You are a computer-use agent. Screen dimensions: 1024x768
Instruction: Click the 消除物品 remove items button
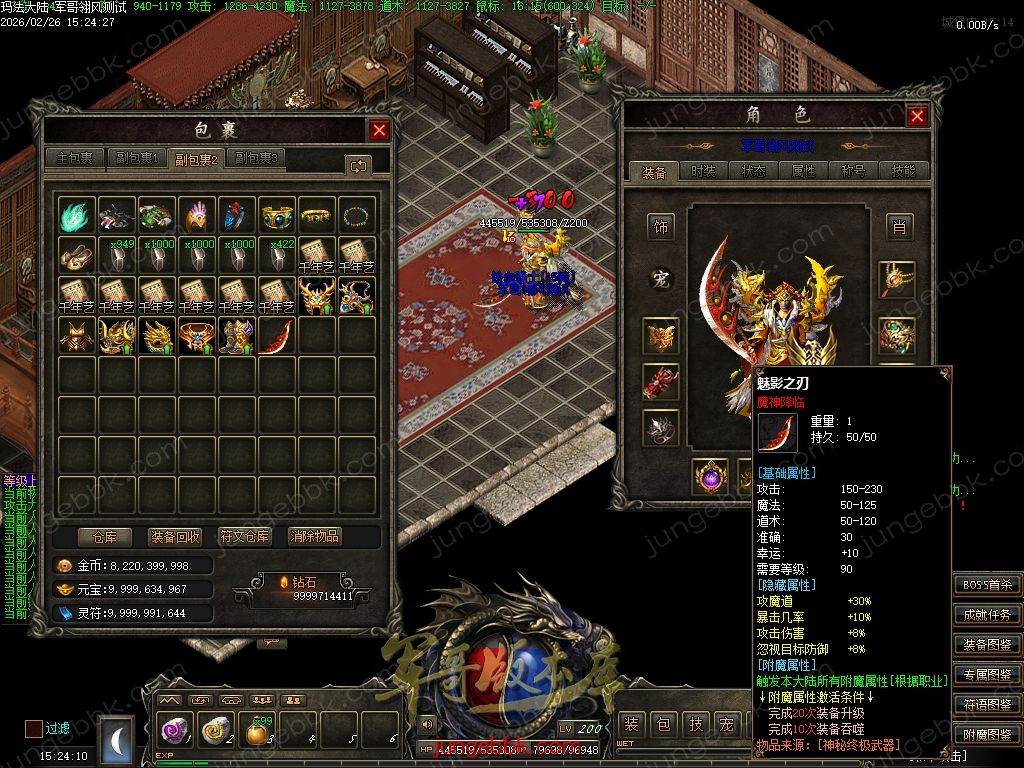pos(315,536)
